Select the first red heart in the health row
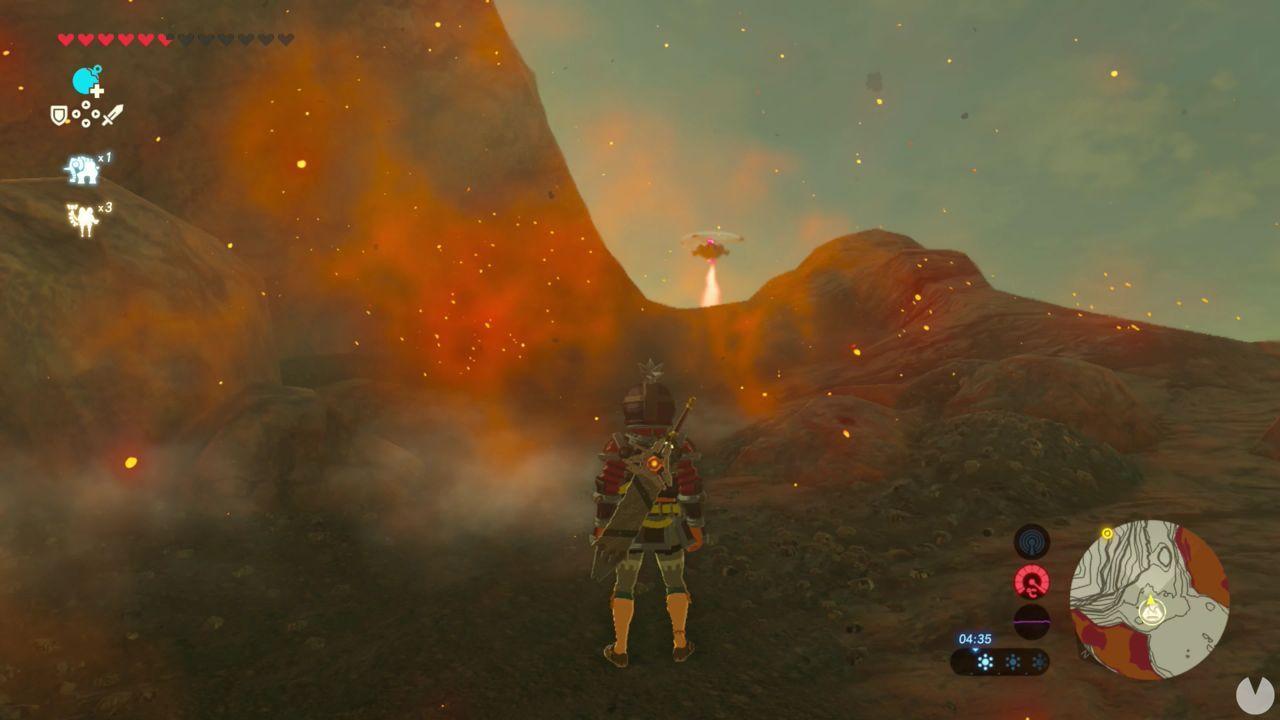Screen dimensions: 1280x720 click(63, 38)
